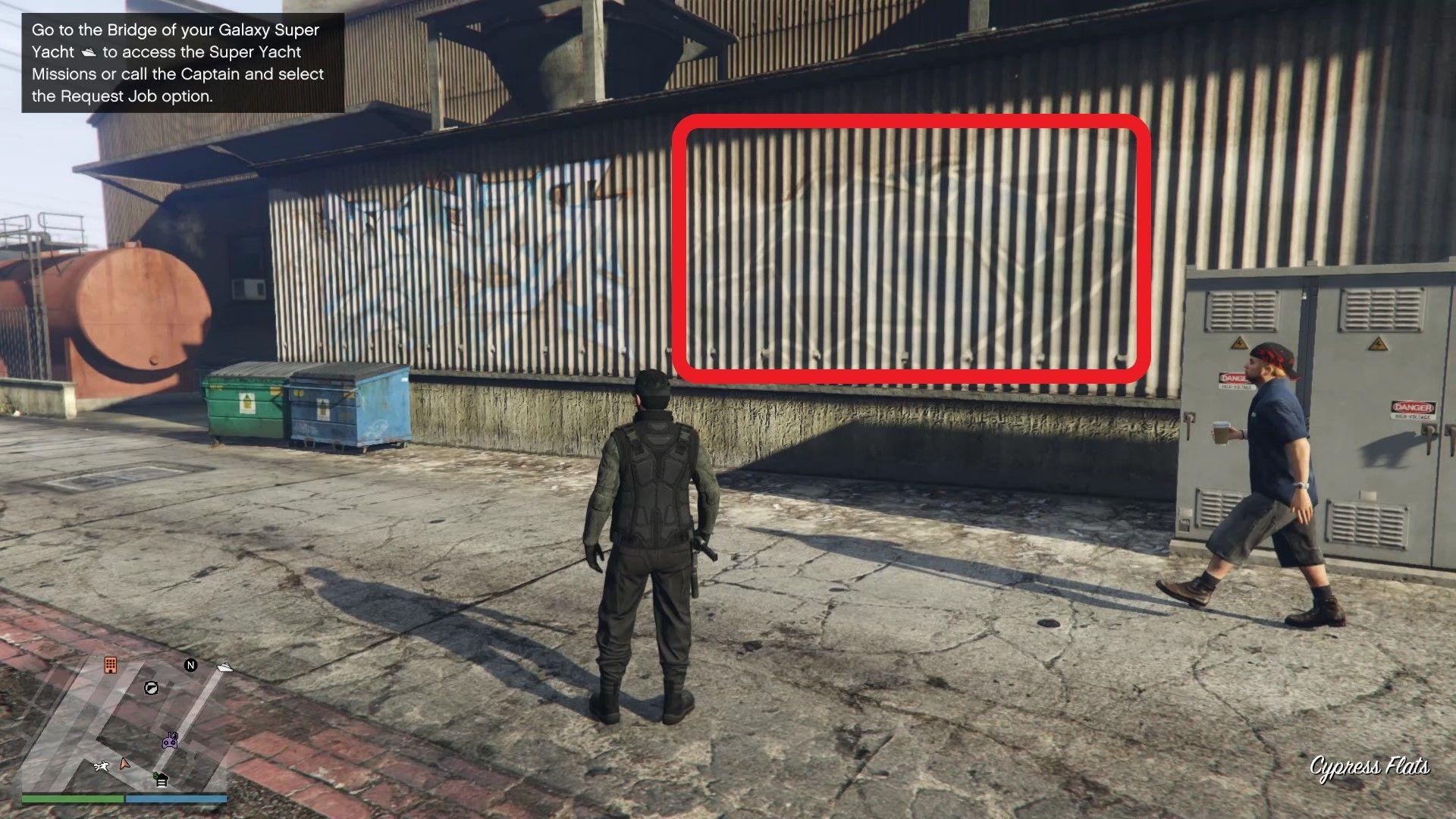Select the Ammu-Nation gun blip on minimap
1456x819 pixels.
coord(151,688)
